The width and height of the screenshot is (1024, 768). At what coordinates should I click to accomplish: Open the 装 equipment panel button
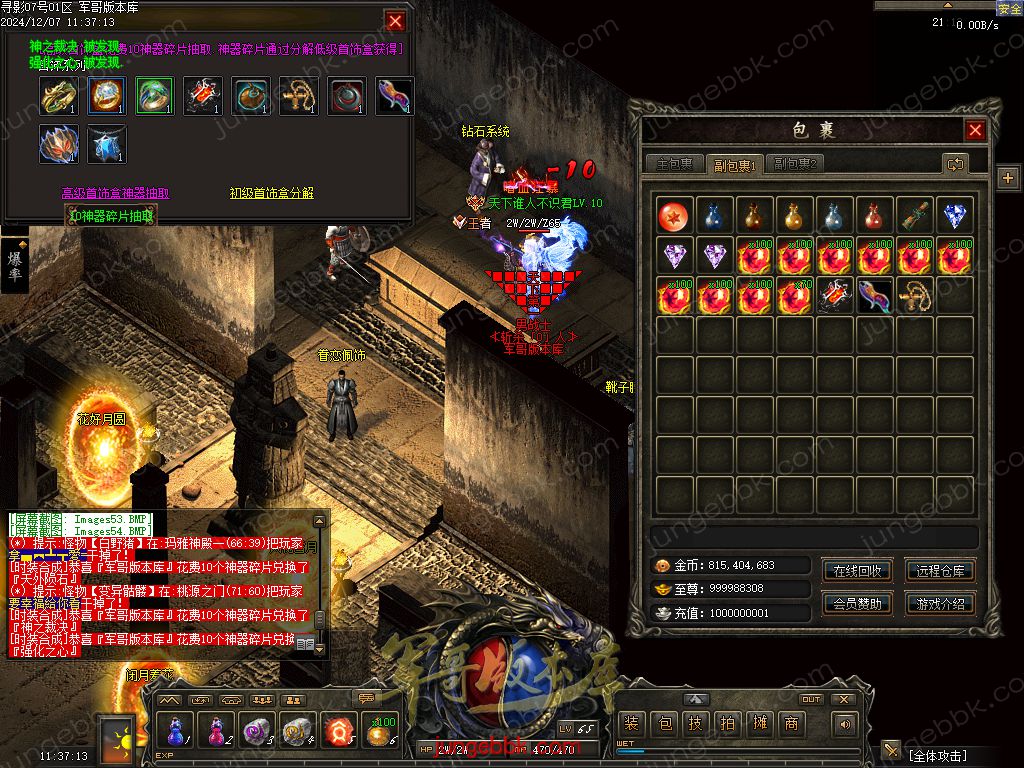(631, 724)
